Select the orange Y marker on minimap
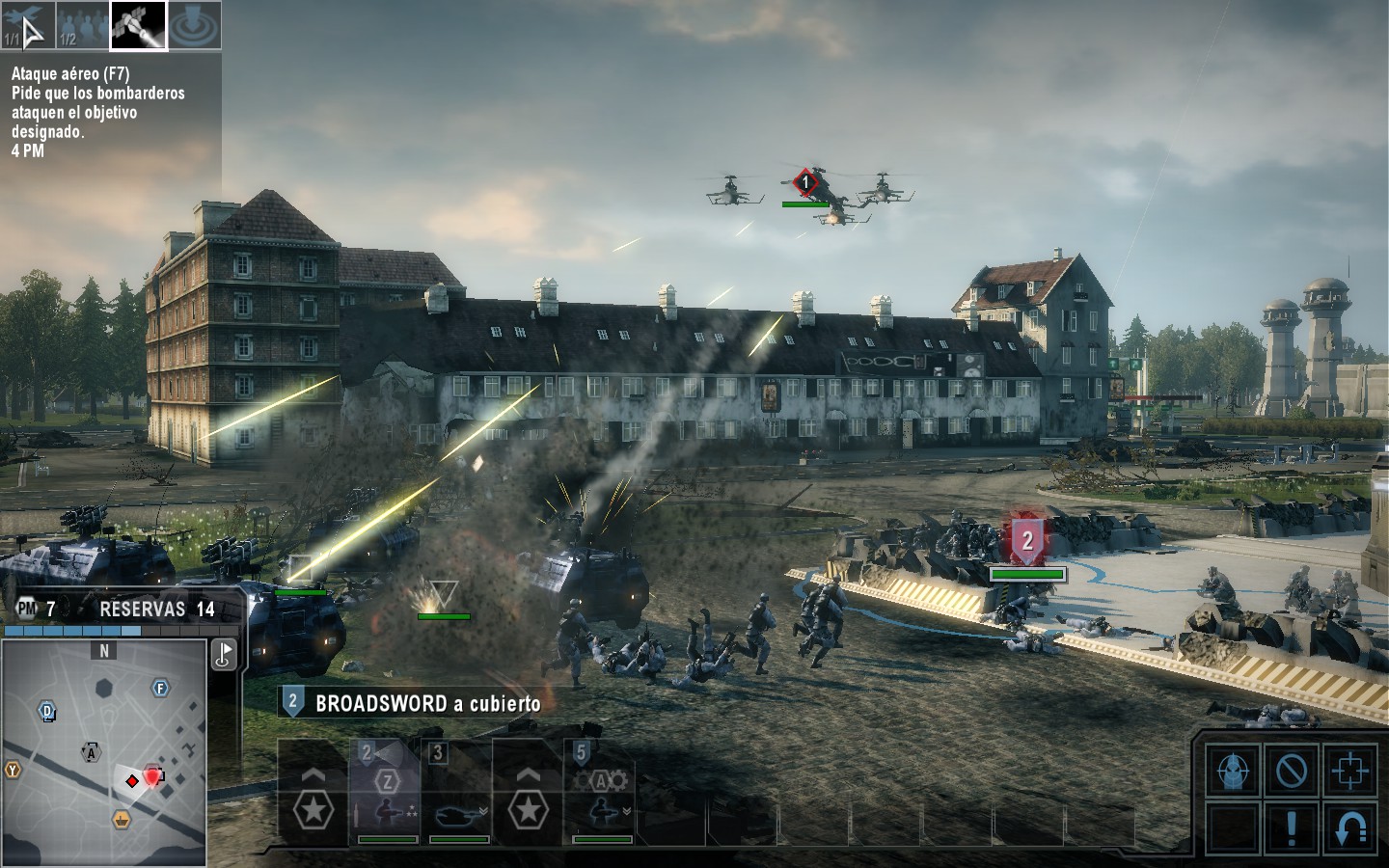 (x=13, y=770)
